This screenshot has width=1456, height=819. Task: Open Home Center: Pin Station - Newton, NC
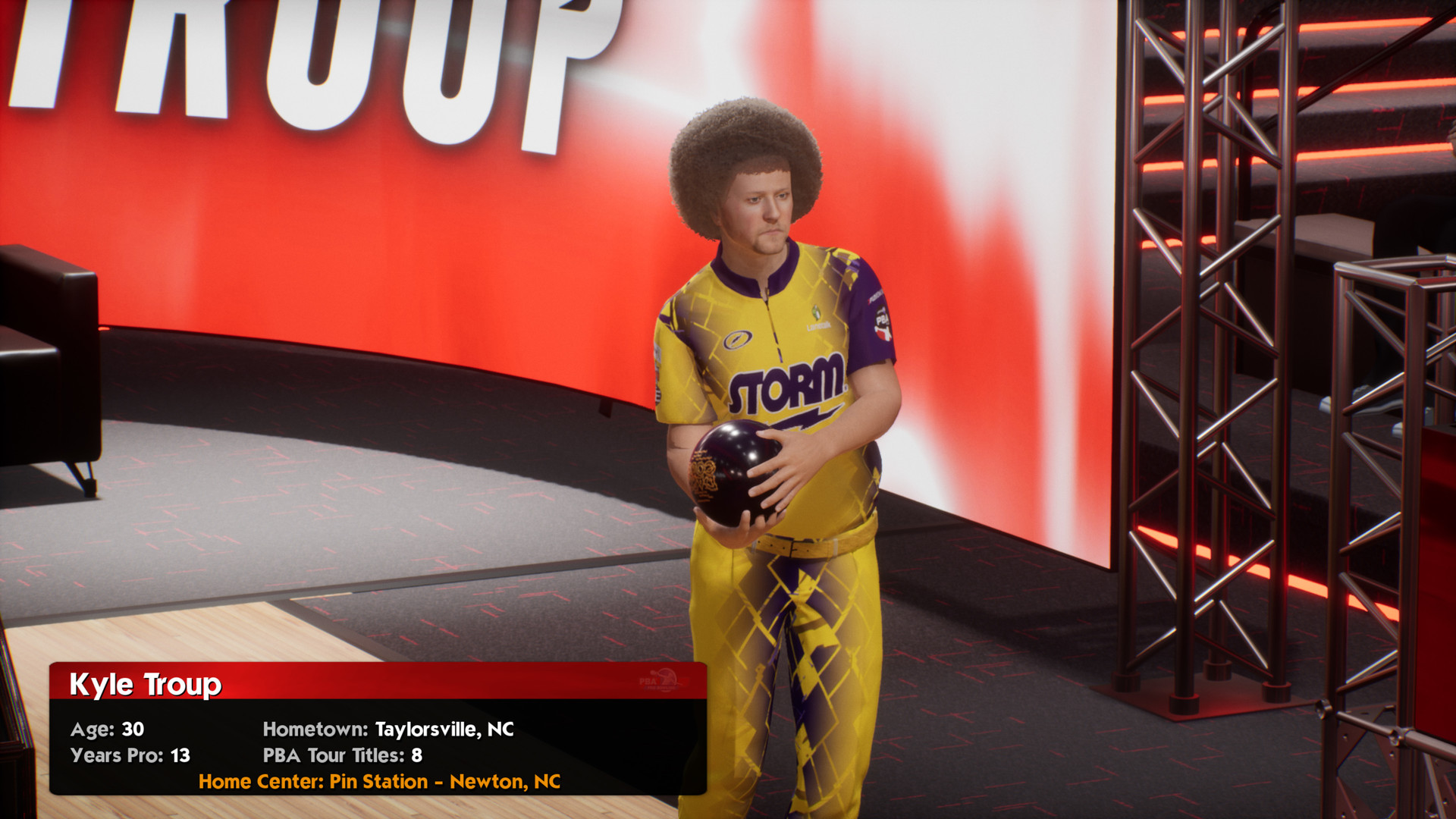(x=380, y=781)
